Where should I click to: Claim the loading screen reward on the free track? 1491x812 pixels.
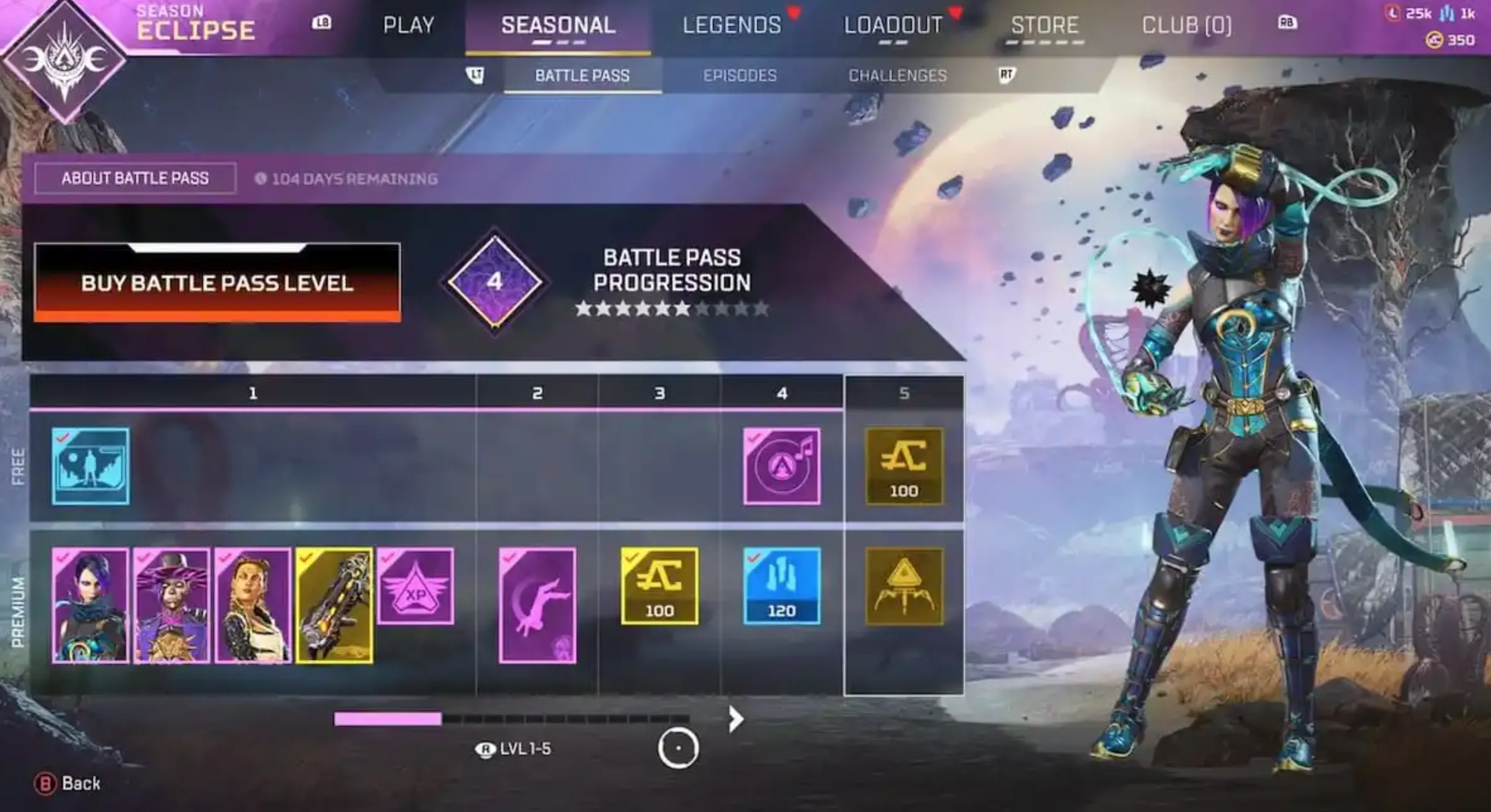(x=91, y=467)
